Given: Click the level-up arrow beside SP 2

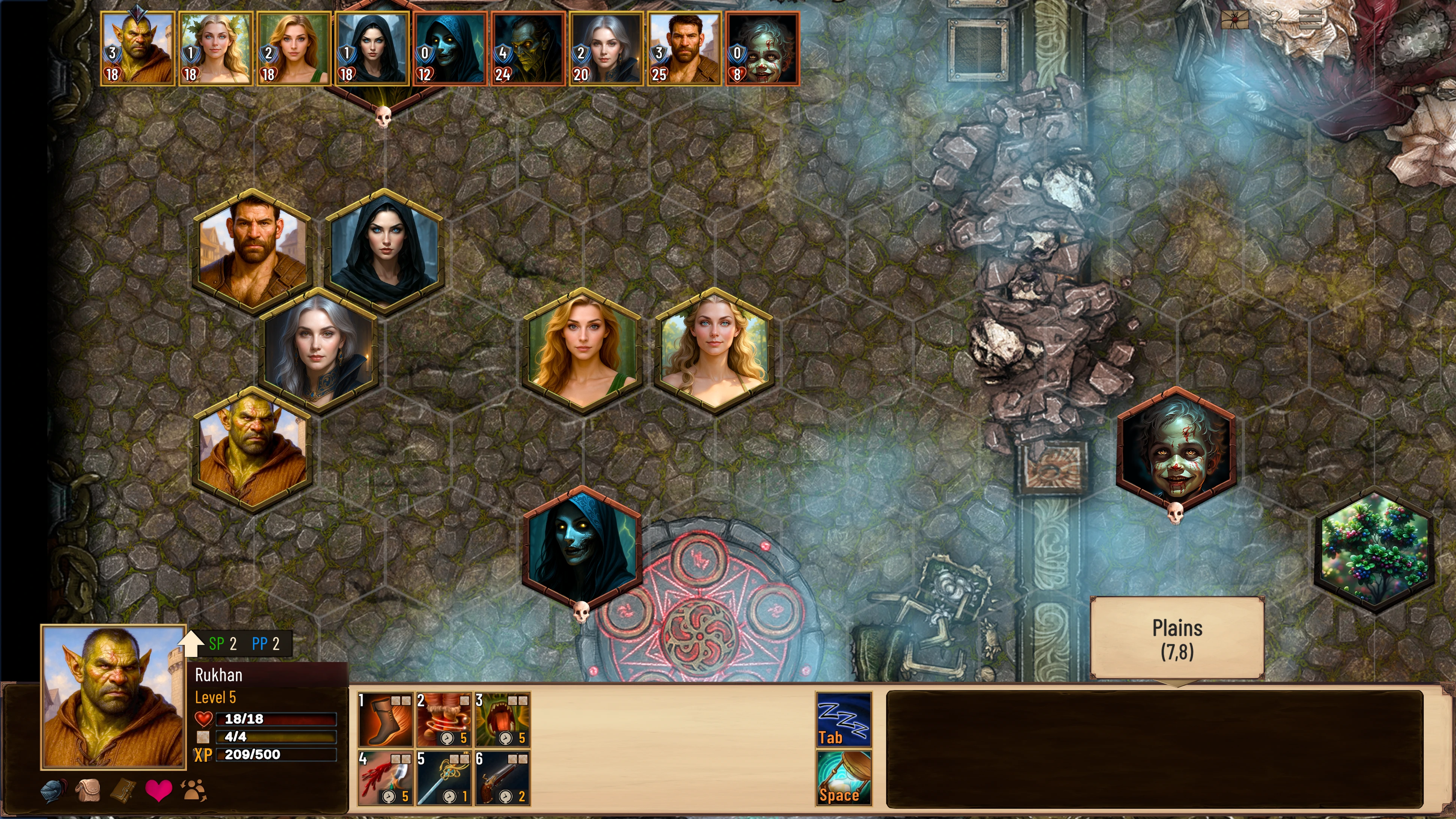Looking at the screenshot, I should pos(191,644).
